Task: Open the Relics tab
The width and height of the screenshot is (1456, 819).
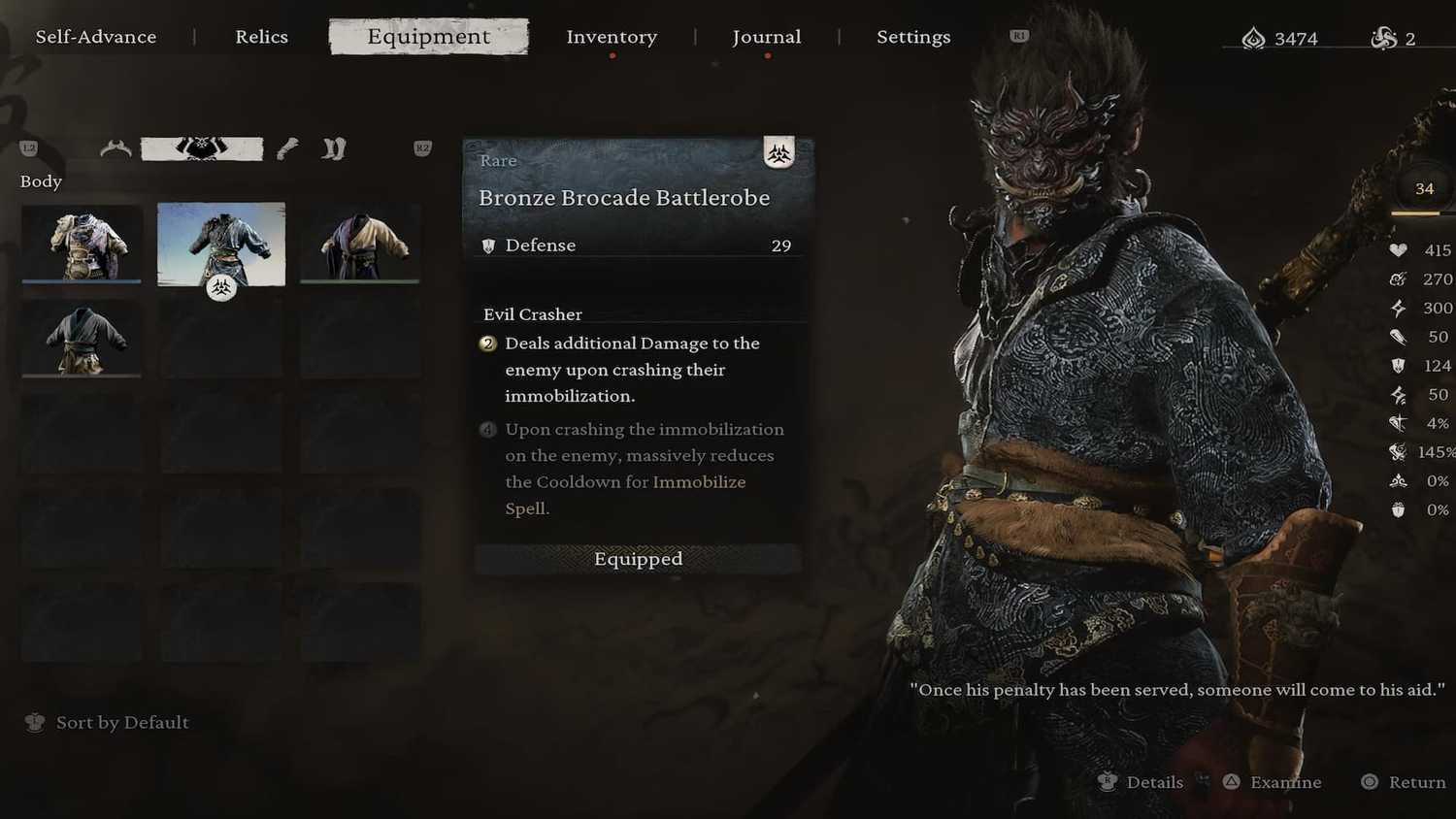Action: (x=261, y=37)
